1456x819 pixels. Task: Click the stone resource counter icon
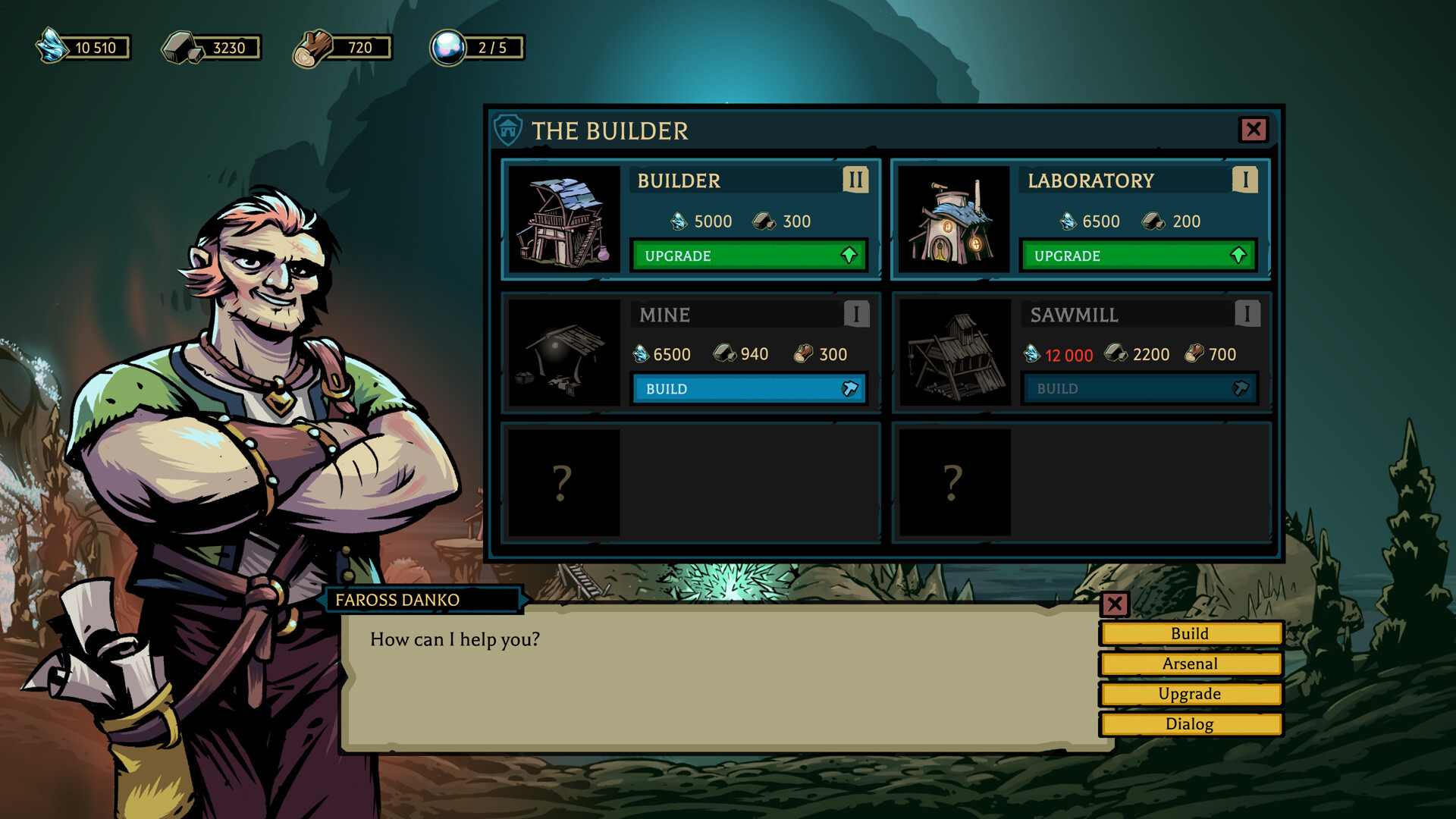(180, 47)
